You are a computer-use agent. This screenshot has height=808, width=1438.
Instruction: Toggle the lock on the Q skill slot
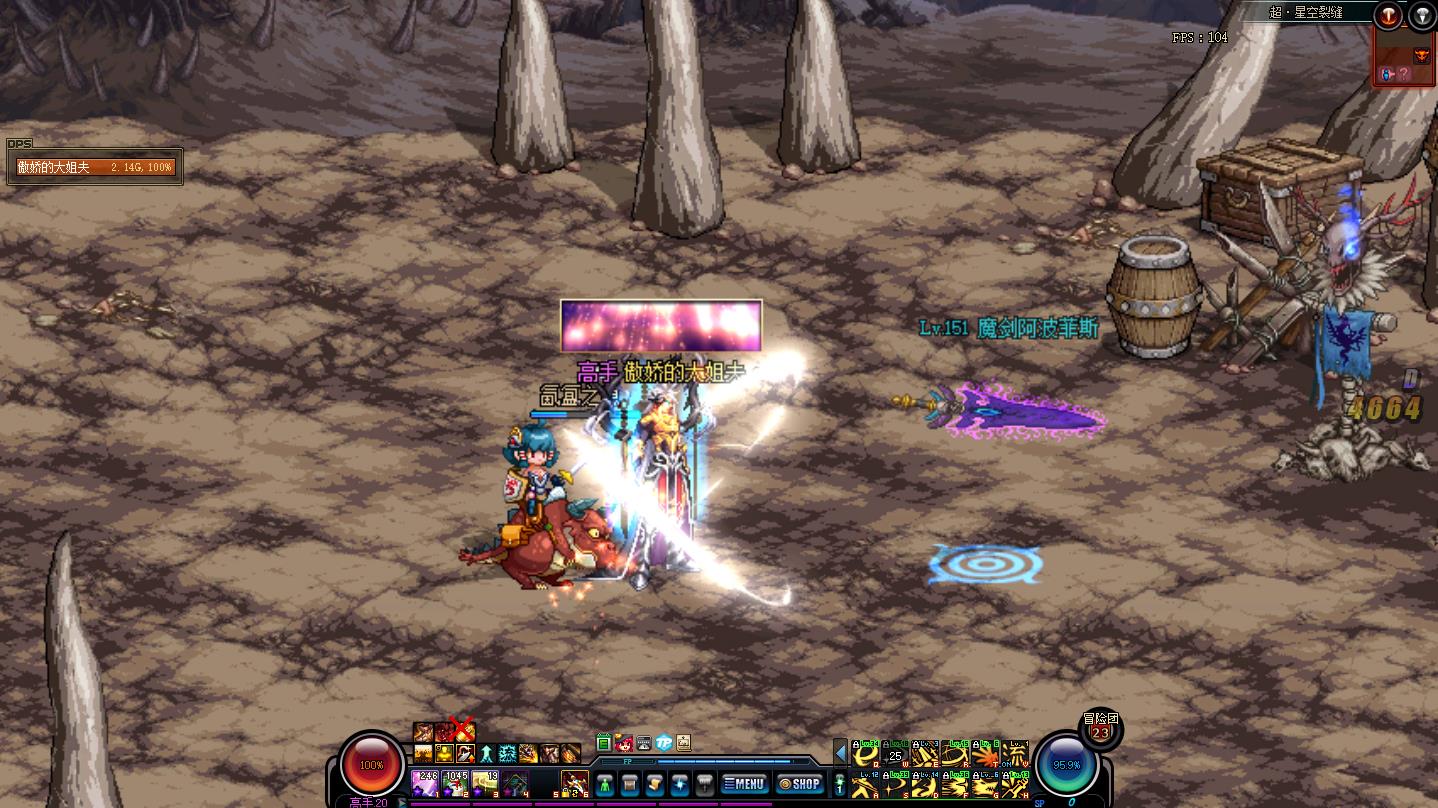tap(856, 745)
